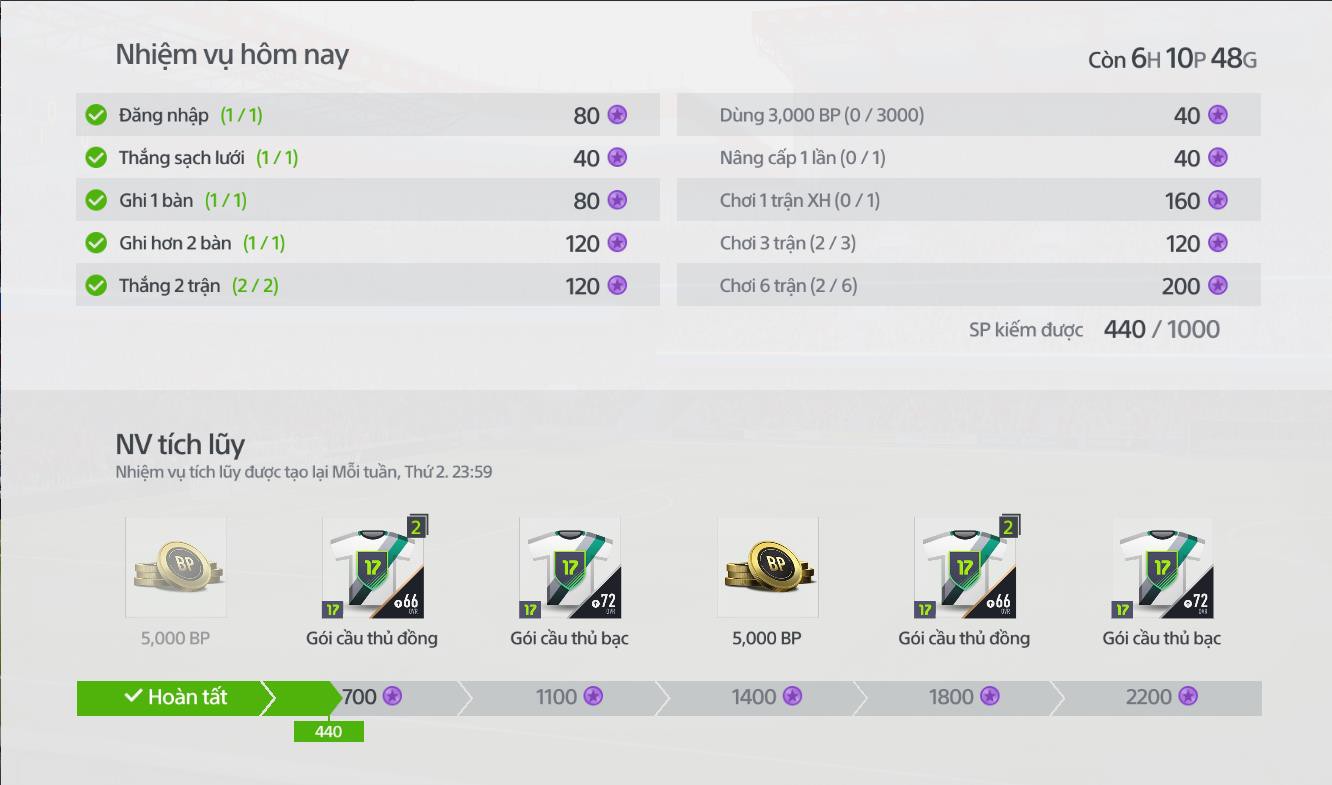Click the 2200 SP milestone marker

(1161, 697)
